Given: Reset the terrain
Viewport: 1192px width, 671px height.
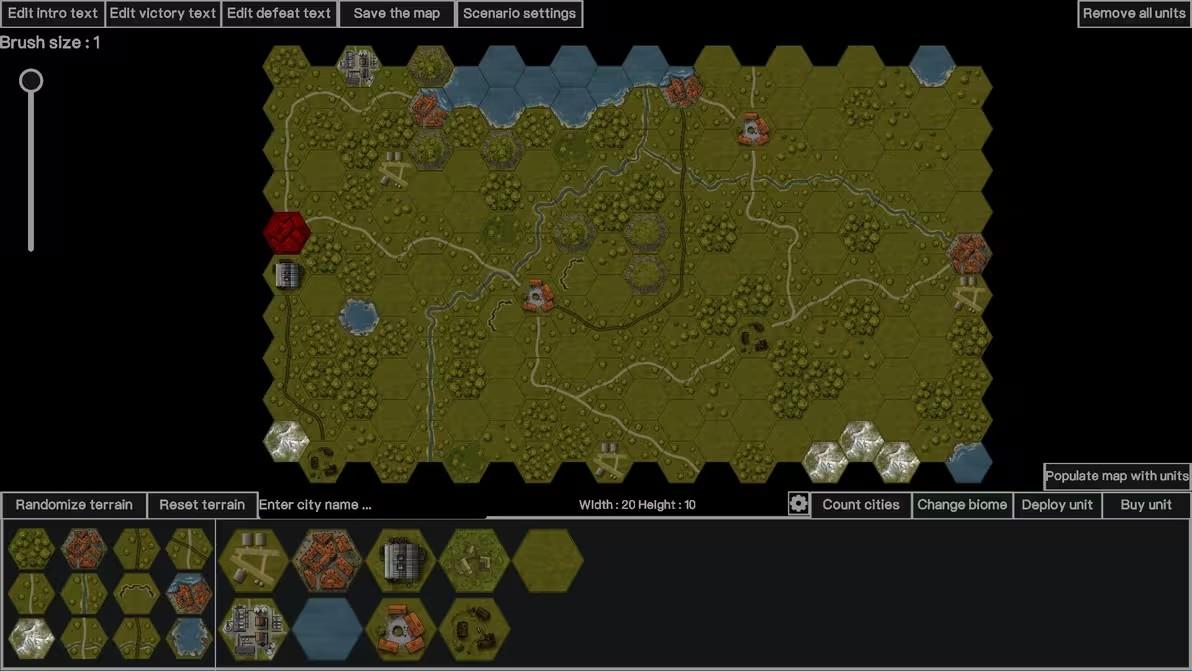Looking at the screenshot, I should [202, 505].
